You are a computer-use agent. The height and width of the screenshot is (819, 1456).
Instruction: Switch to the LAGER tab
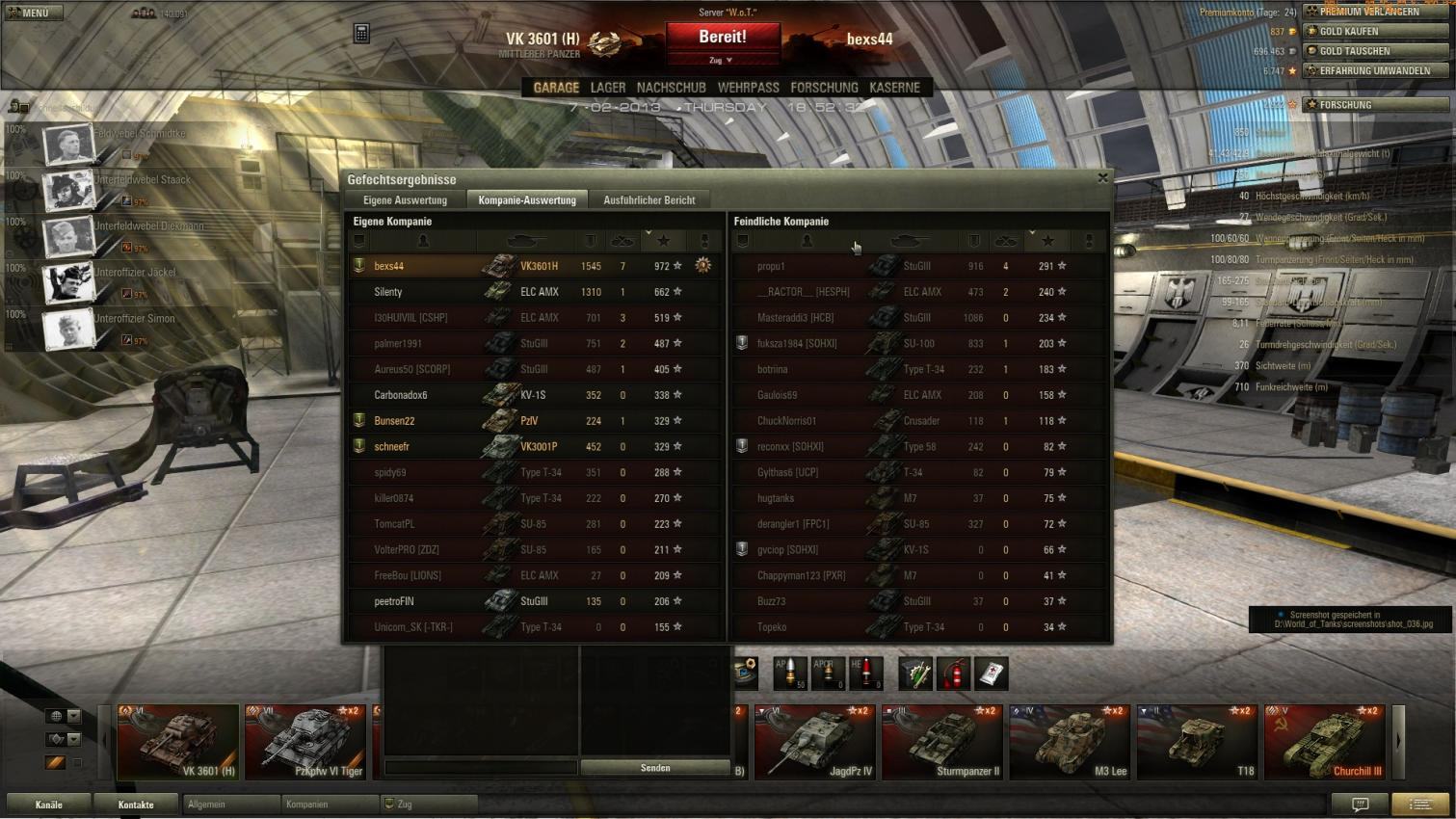[607, 88]
